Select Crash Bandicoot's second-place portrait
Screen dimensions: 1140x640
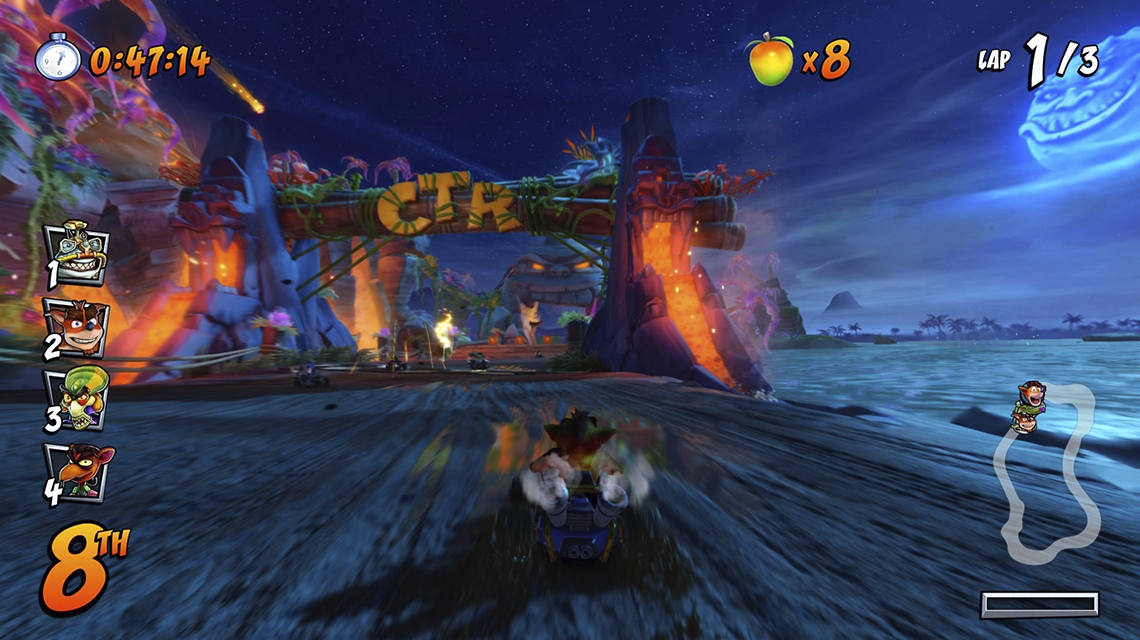(x=78, y=325)
